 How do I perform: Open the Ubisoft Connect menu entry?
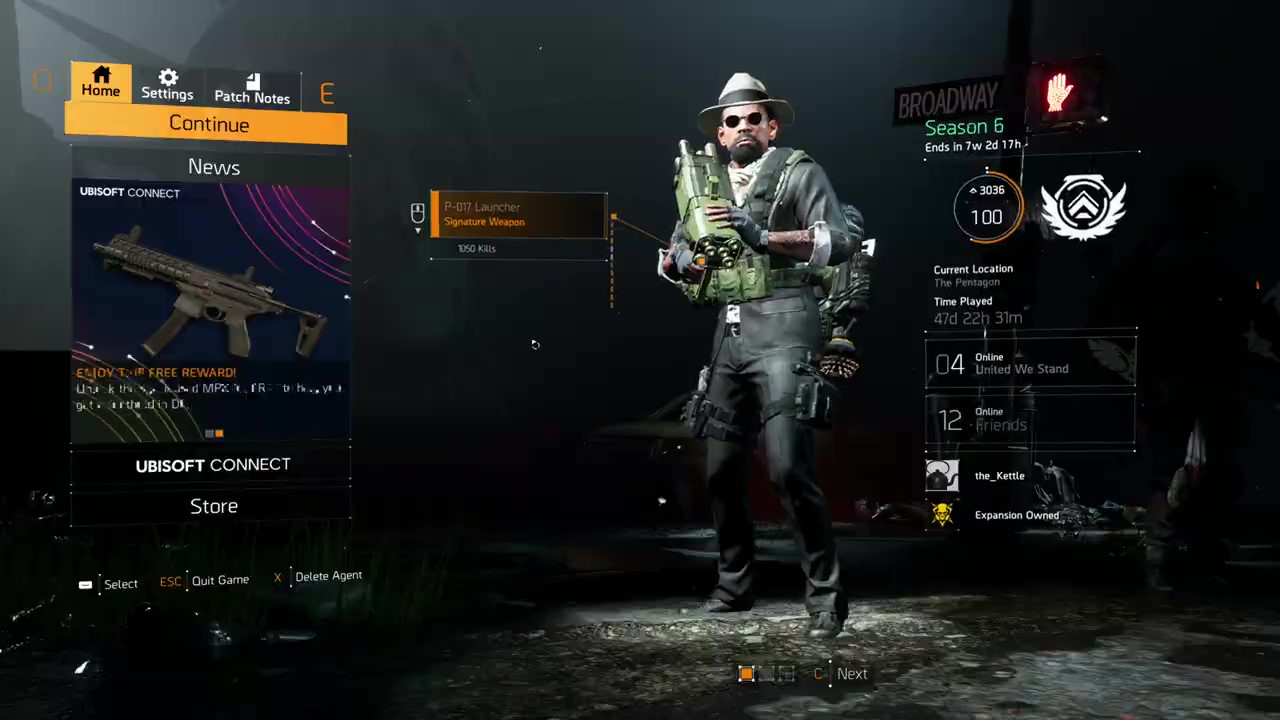pos(212,465)
